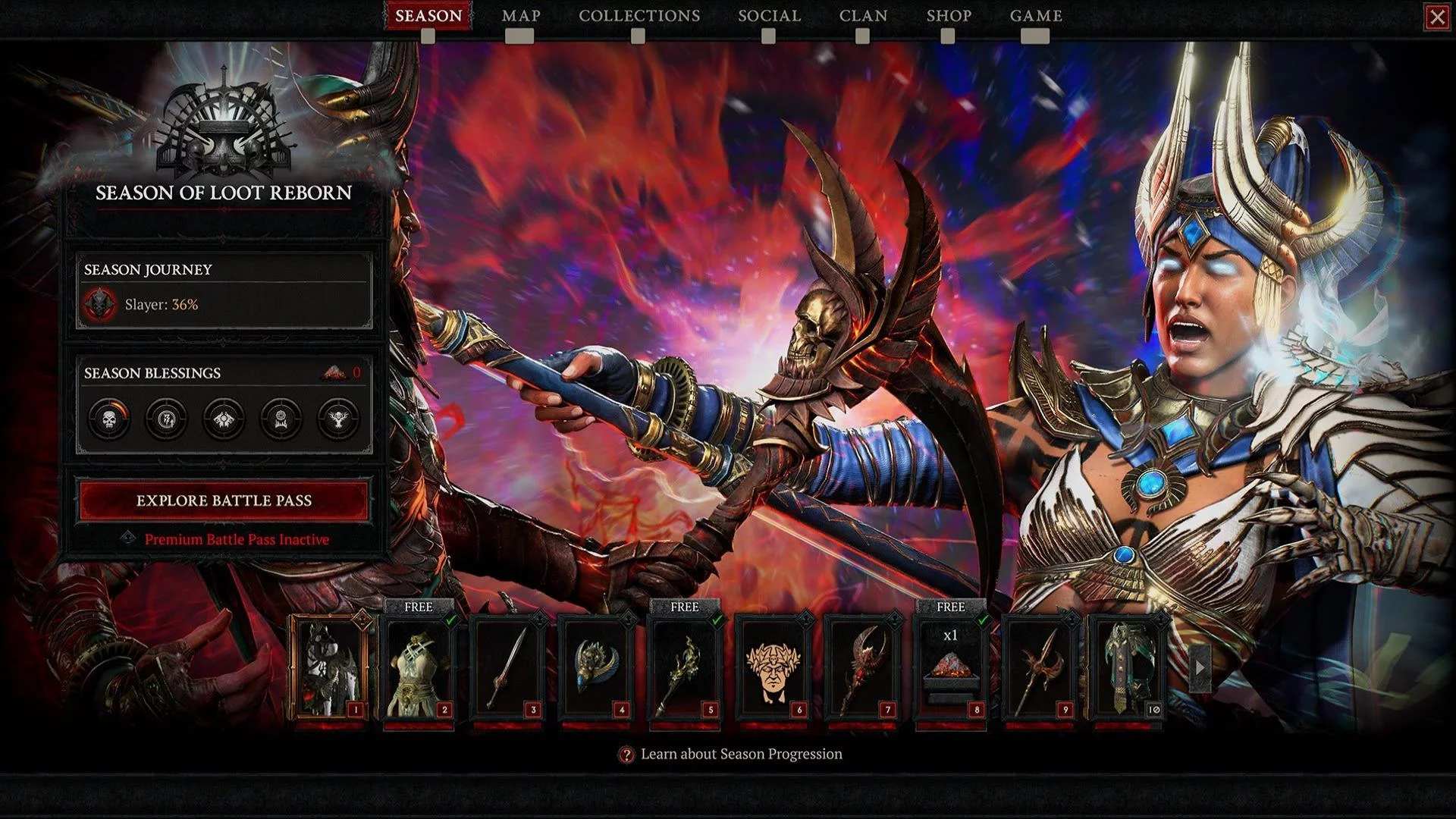Go to the Clan tab
The width and height of the screenshot is (1456, 819).
pyautogui.click(x=863, y=16)
